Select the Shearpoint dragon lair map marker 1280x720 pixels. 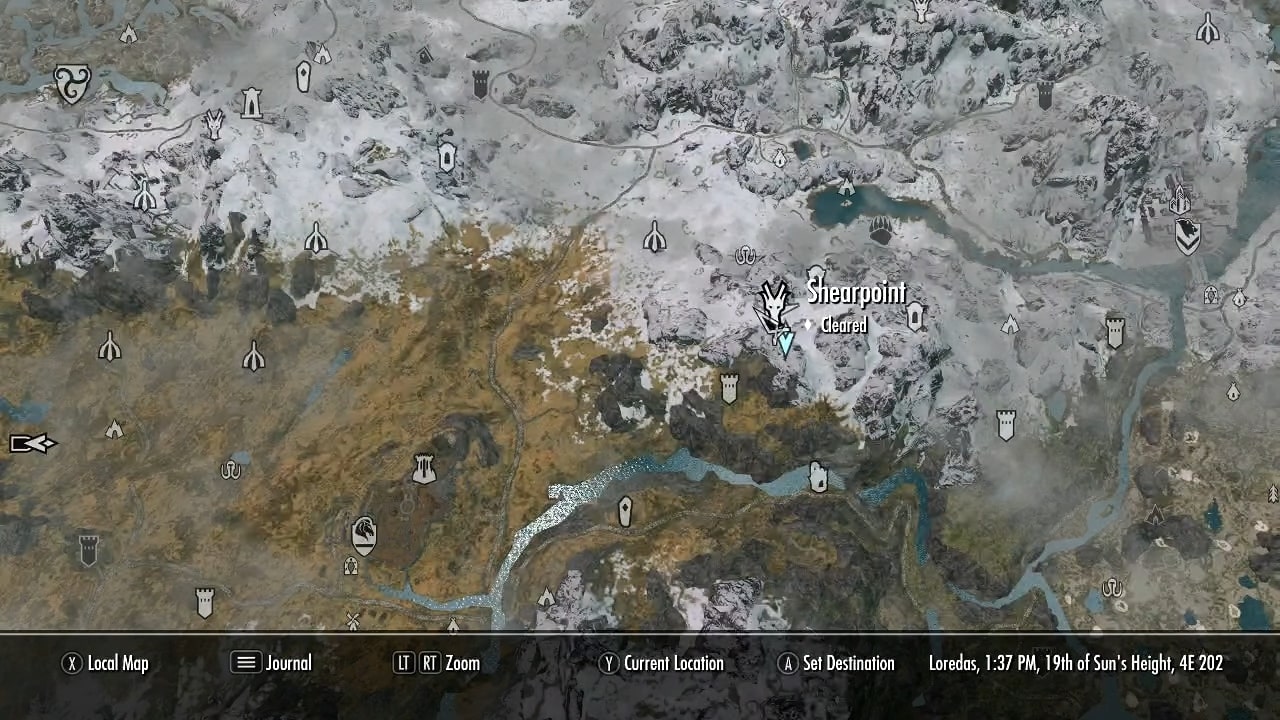[773, 303]
